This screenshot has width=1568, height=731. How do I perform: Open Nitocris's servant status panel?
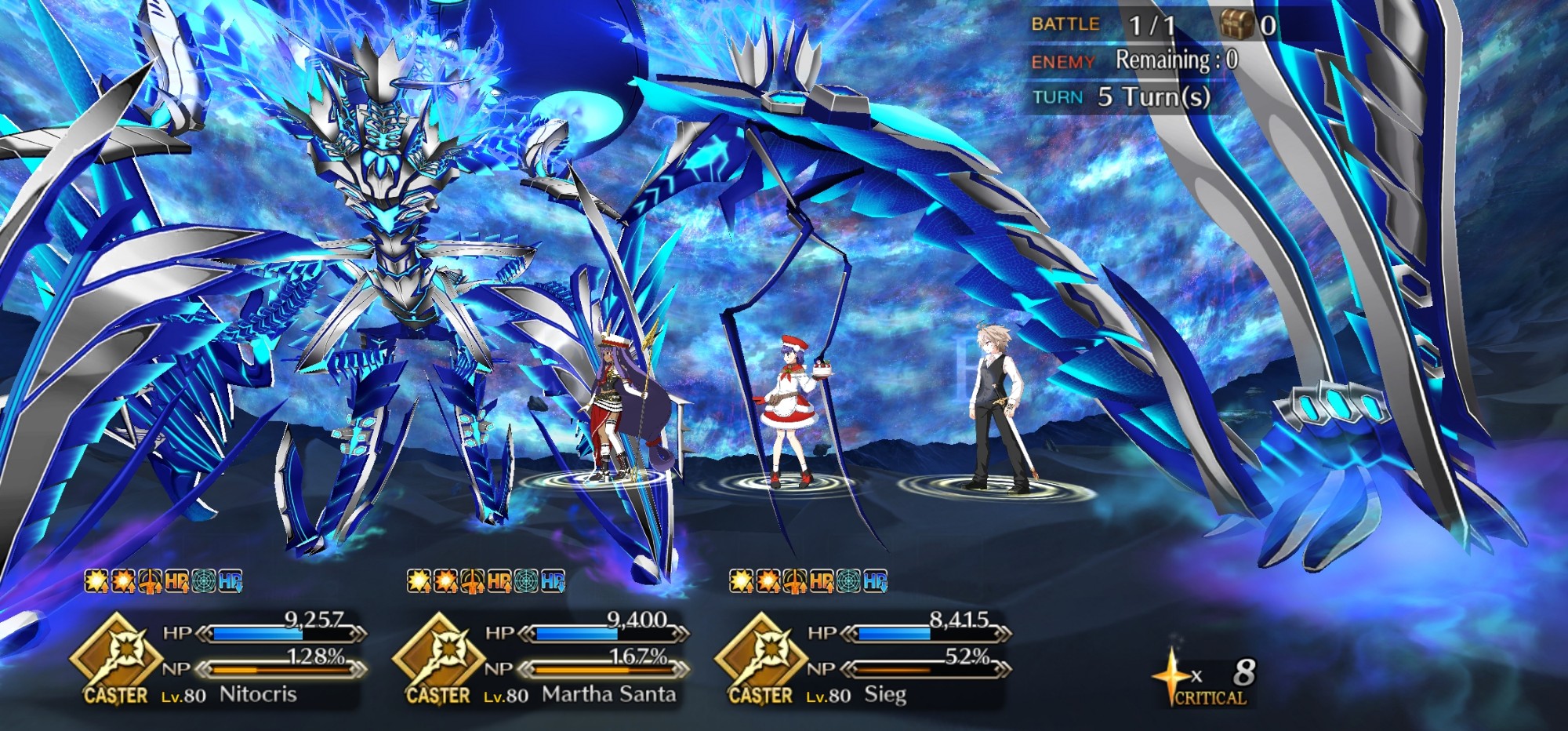223,659
